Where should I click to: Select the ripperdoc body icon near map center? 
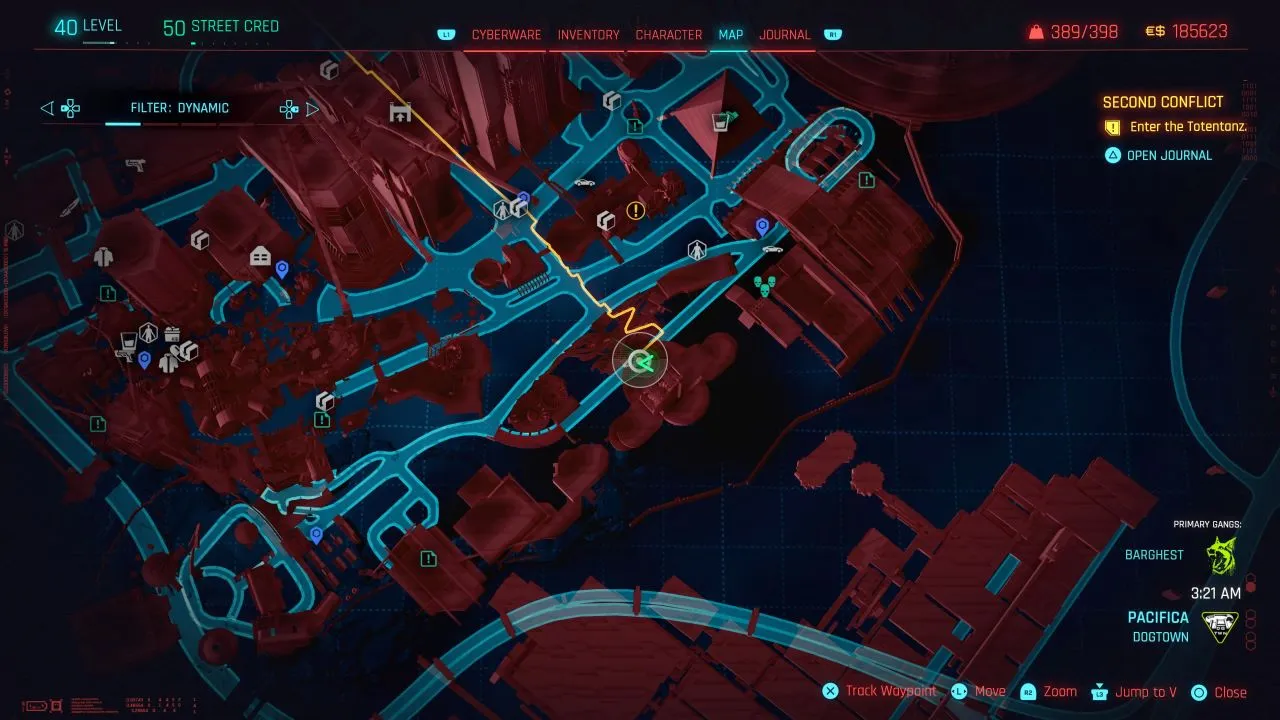coord(697,250)
